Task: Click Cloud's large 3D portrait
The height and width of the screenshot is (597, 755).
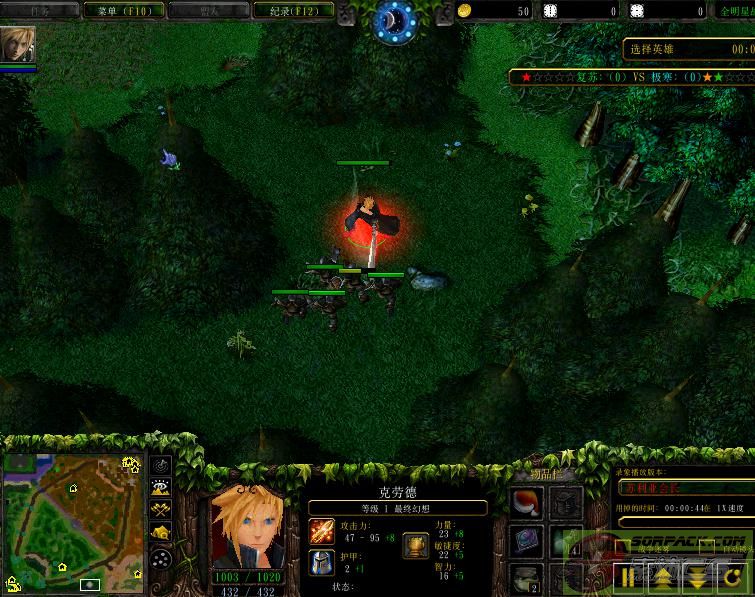Action: (x=244, y=527)
